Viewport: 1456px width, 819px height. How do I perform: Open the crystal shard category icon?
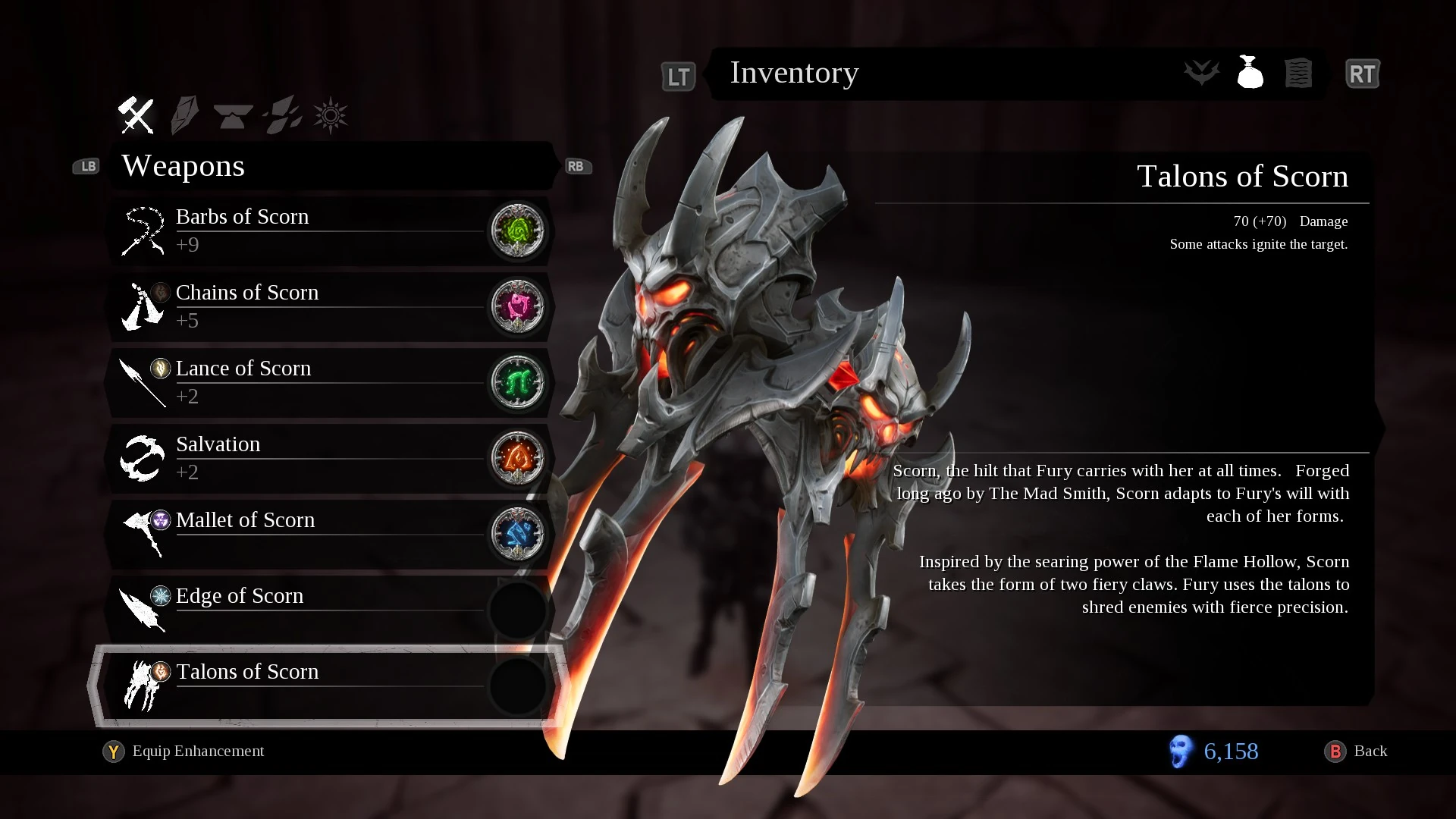coord(184,115)
